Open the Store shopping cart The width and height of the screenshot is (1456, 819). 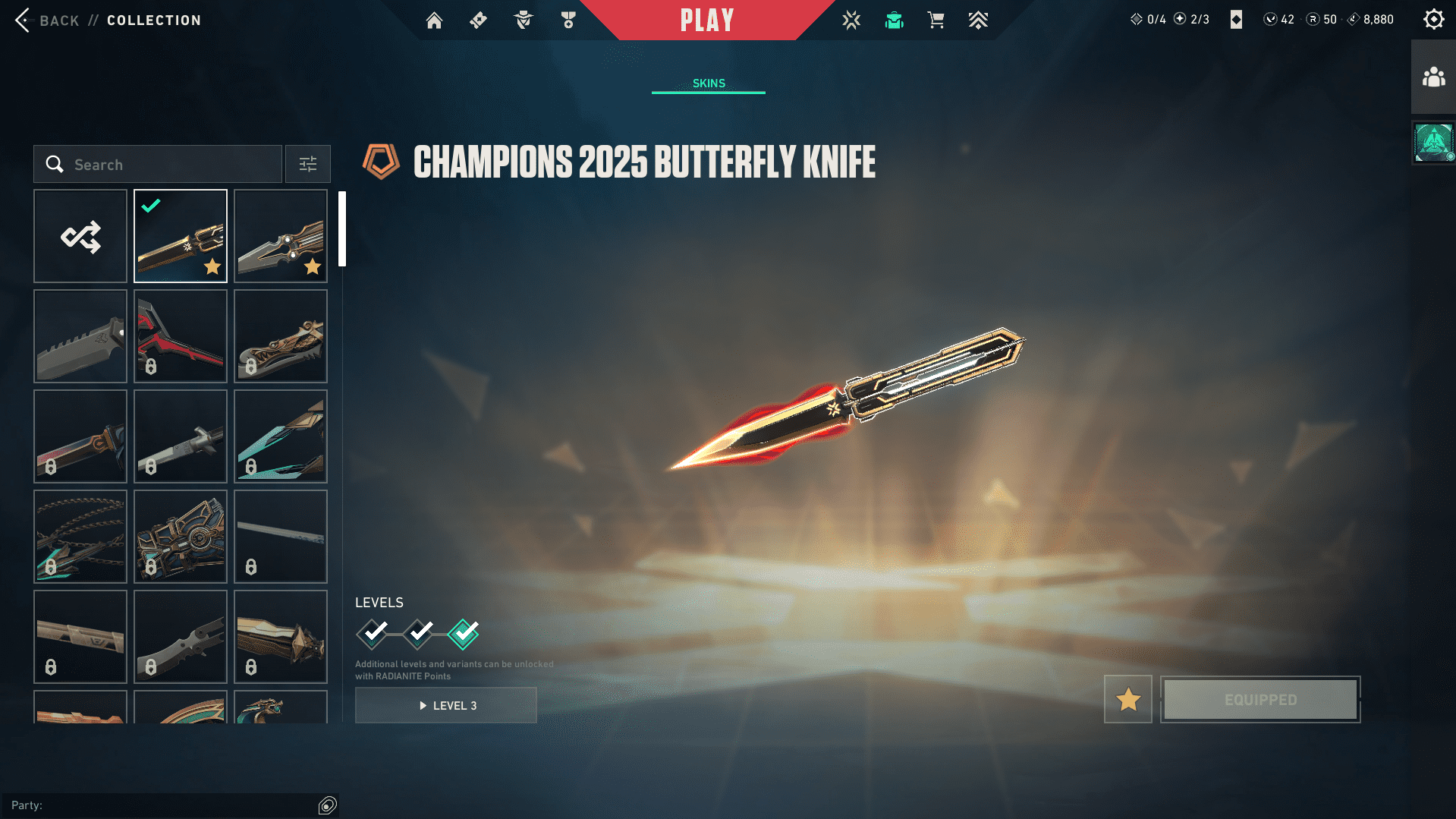pos(936,20)
